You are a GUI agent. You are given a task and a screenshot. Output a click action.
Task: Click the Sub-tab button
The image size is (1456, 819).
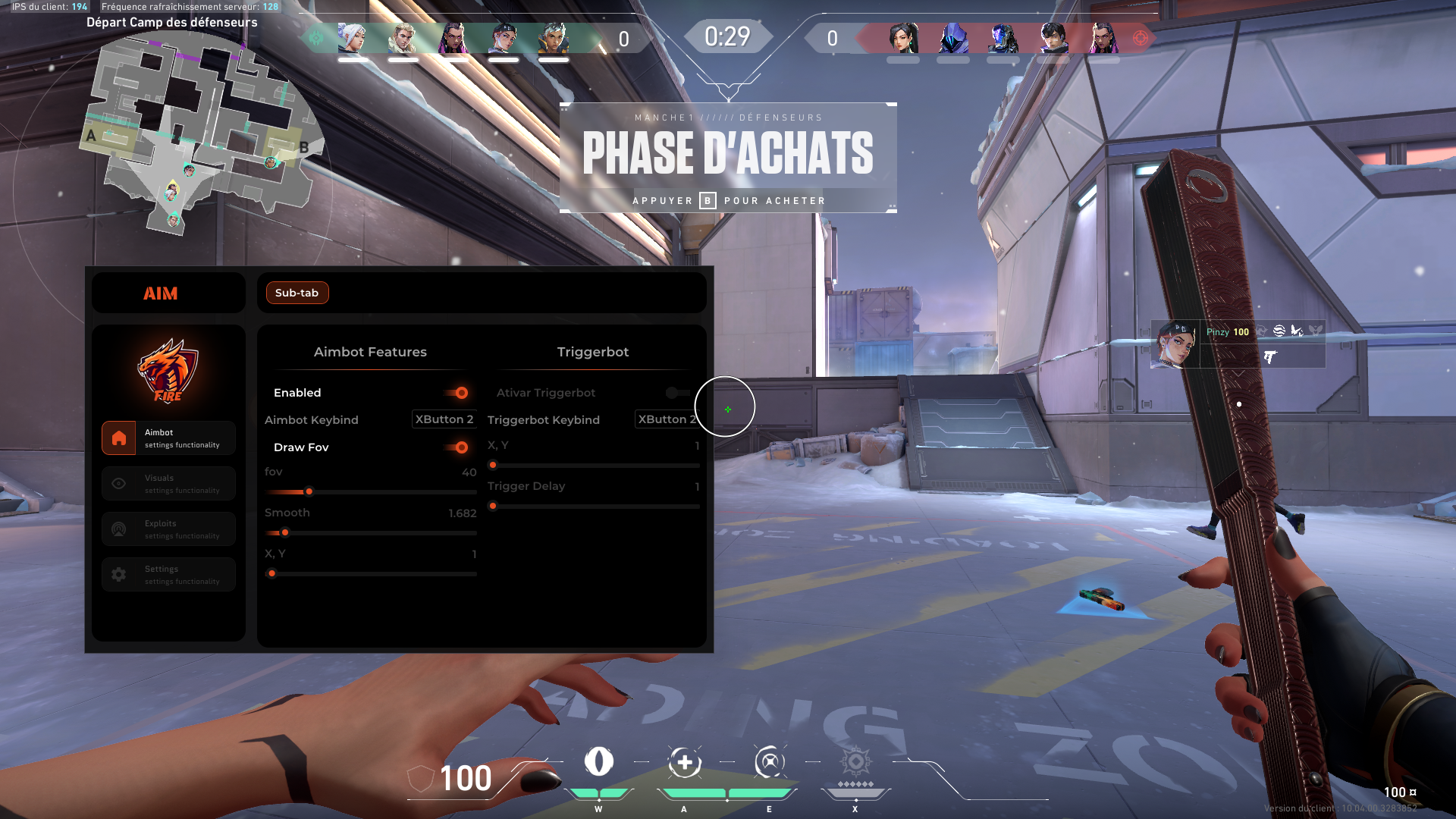pos(297,293)
